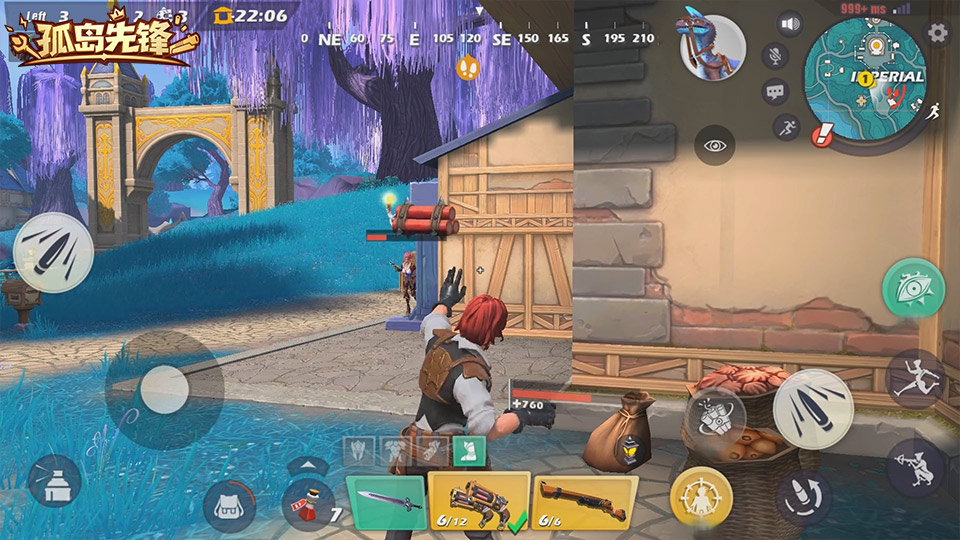960x540 pixels.
Task: Open the settings gear menu
Action: pyautogui.click(x=937, y=33)
